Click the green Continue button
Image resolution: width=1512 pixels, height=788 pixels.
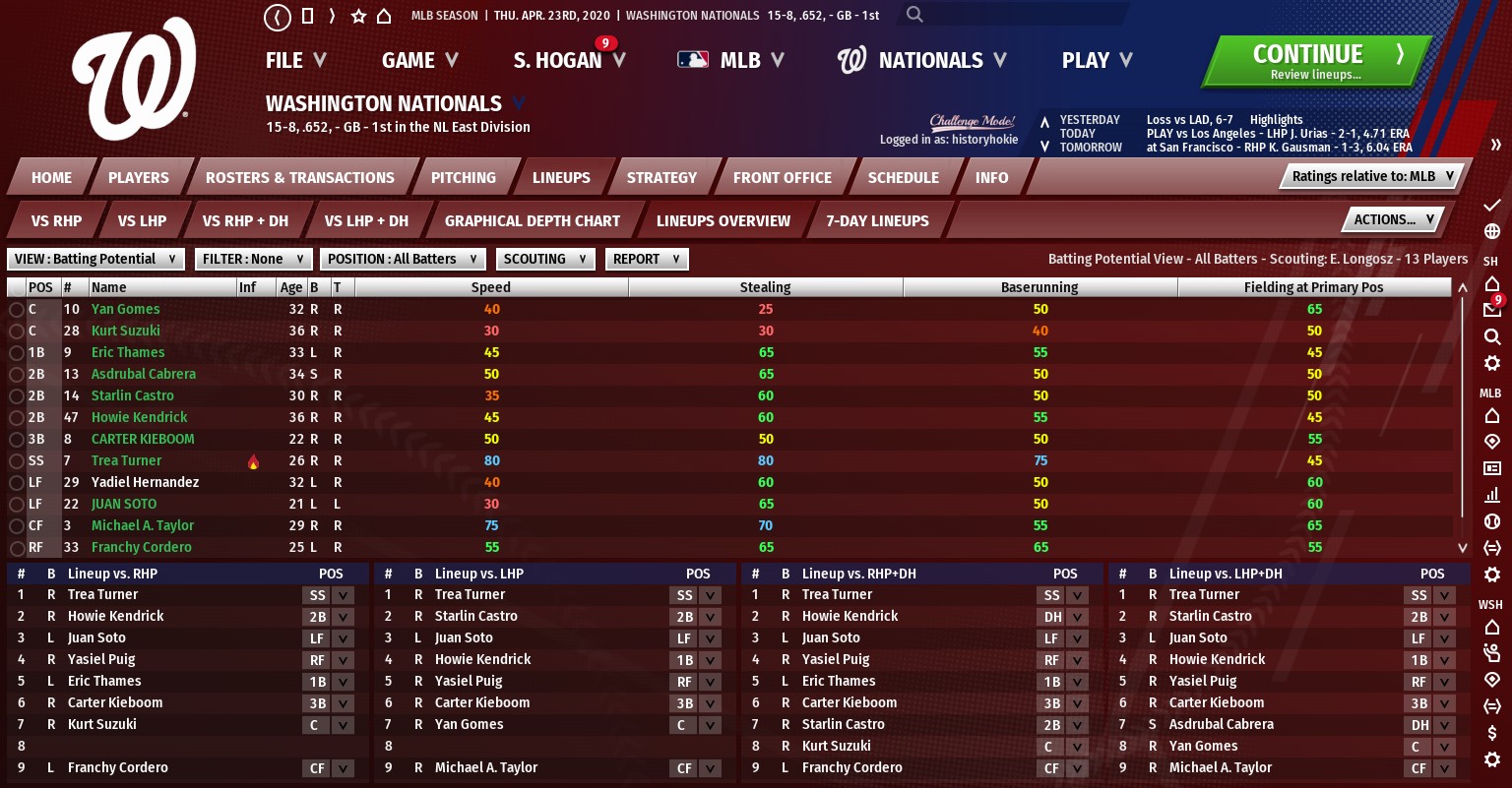click(x=1314, y=61)
